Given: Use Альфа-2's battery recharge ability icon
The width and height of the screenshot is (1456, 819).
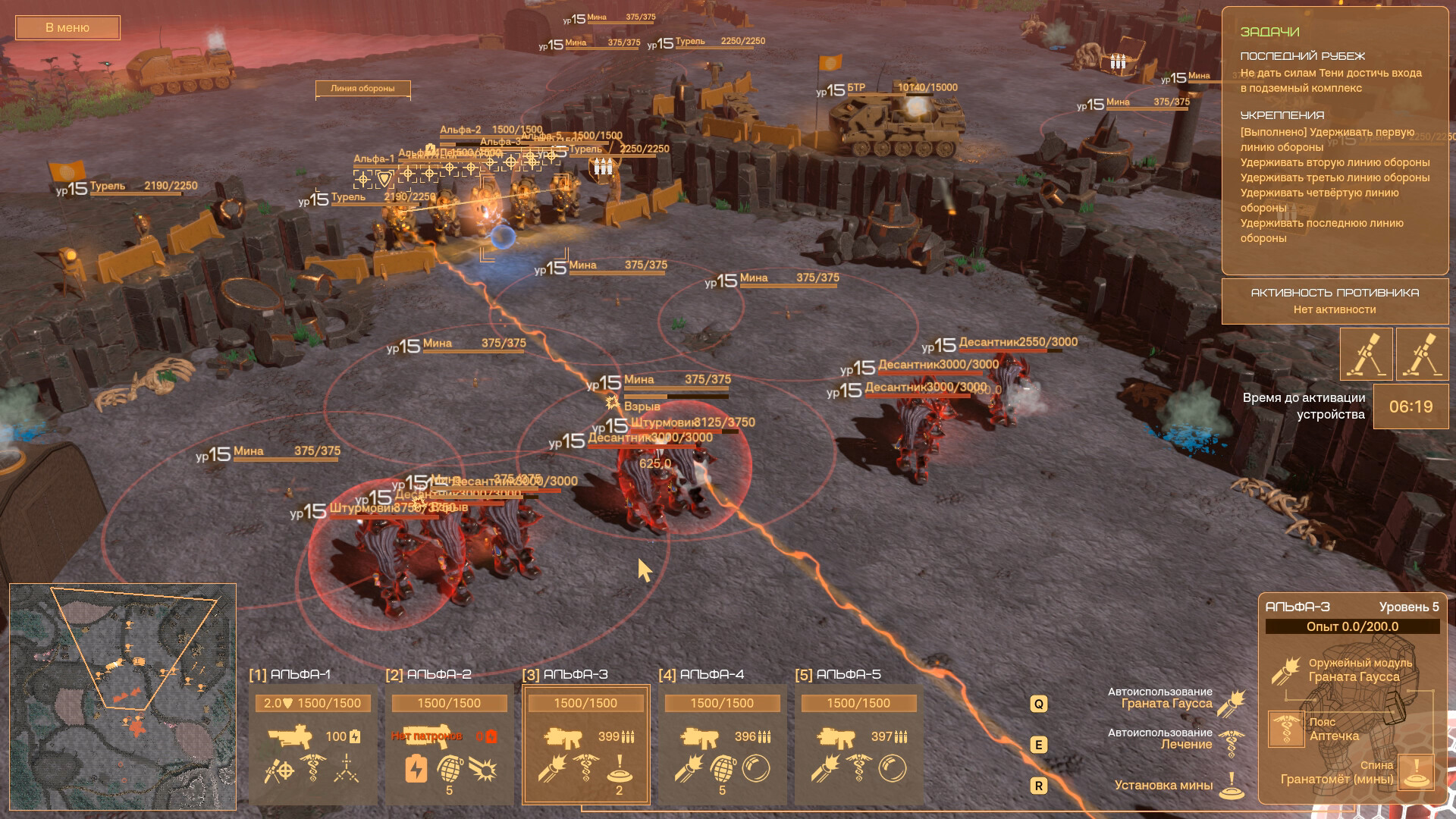Looking at the screenshot, I should pyautogui.click(x=416, y=769).
